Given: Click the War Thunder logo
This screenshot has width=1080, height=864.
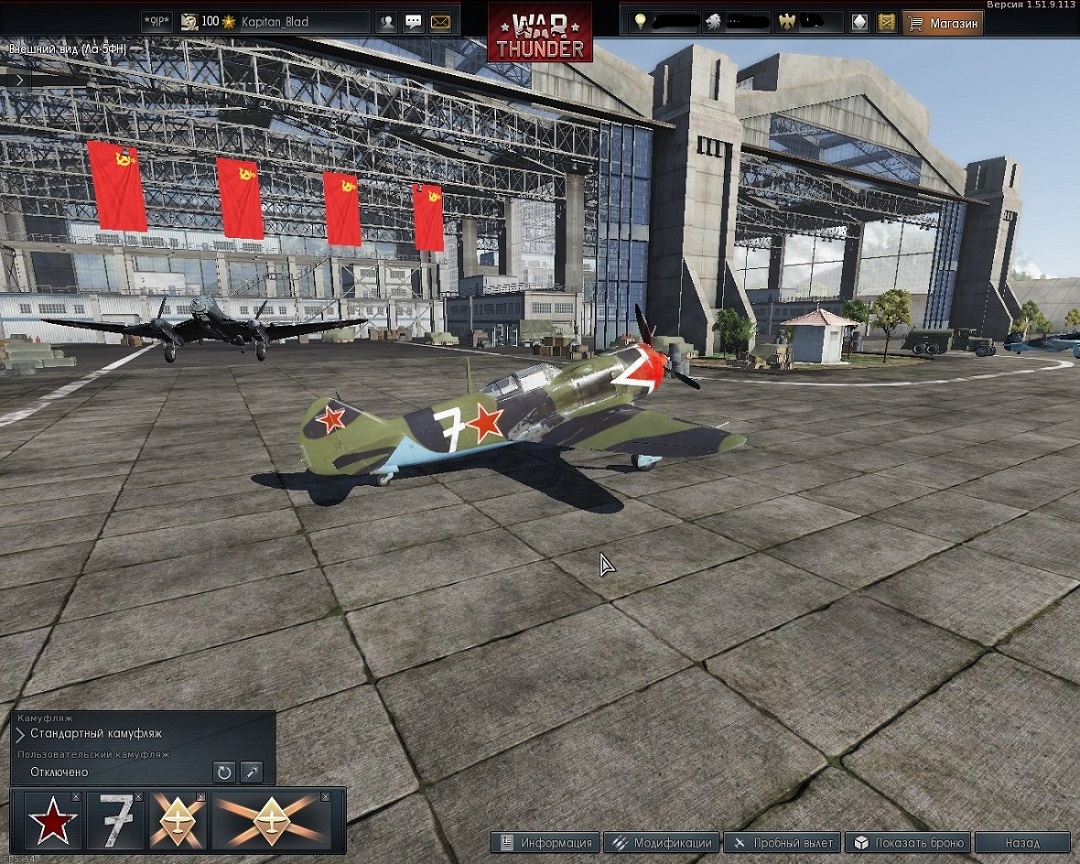Looking at the screenshot, I should click(539, 32).
